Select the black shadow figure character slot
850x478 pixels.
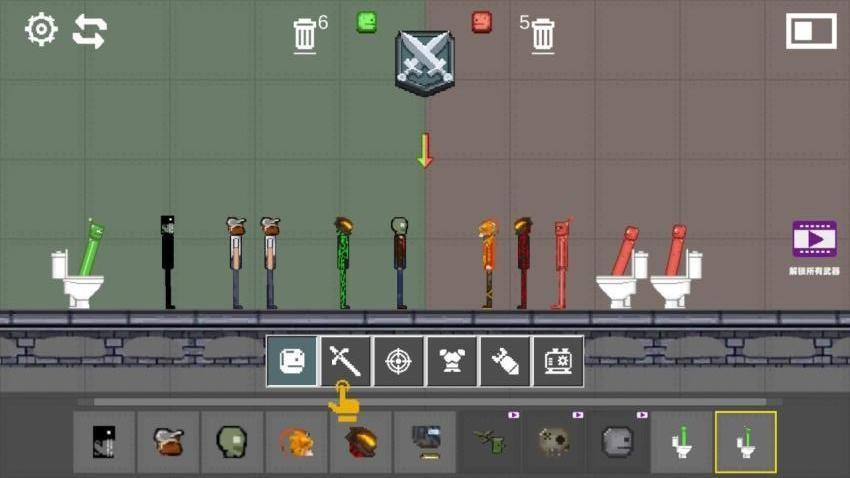click(x=104, y=441)
